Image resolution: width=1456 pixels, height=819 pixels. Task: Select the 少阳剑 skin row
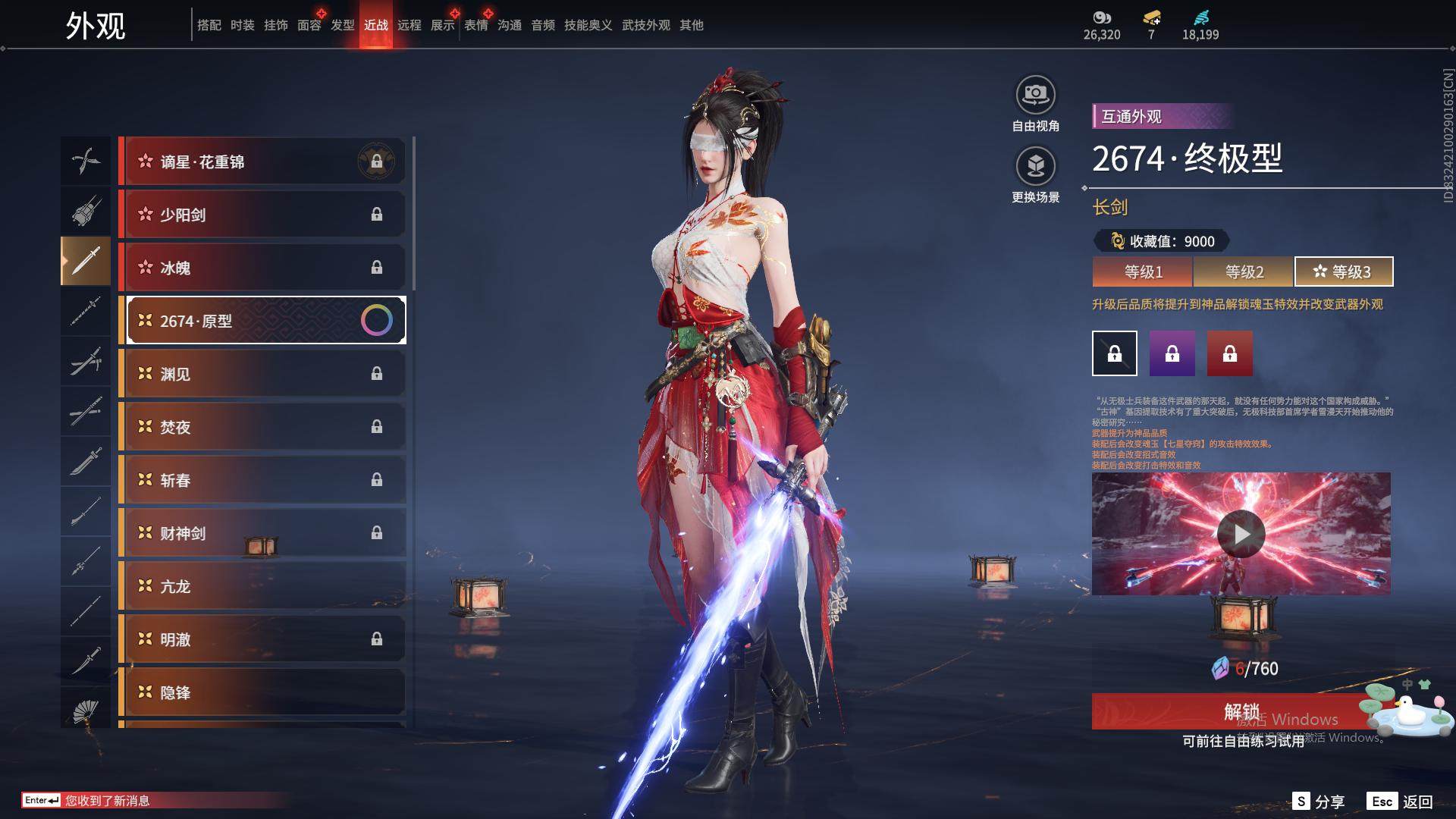(x=262, y=215)
